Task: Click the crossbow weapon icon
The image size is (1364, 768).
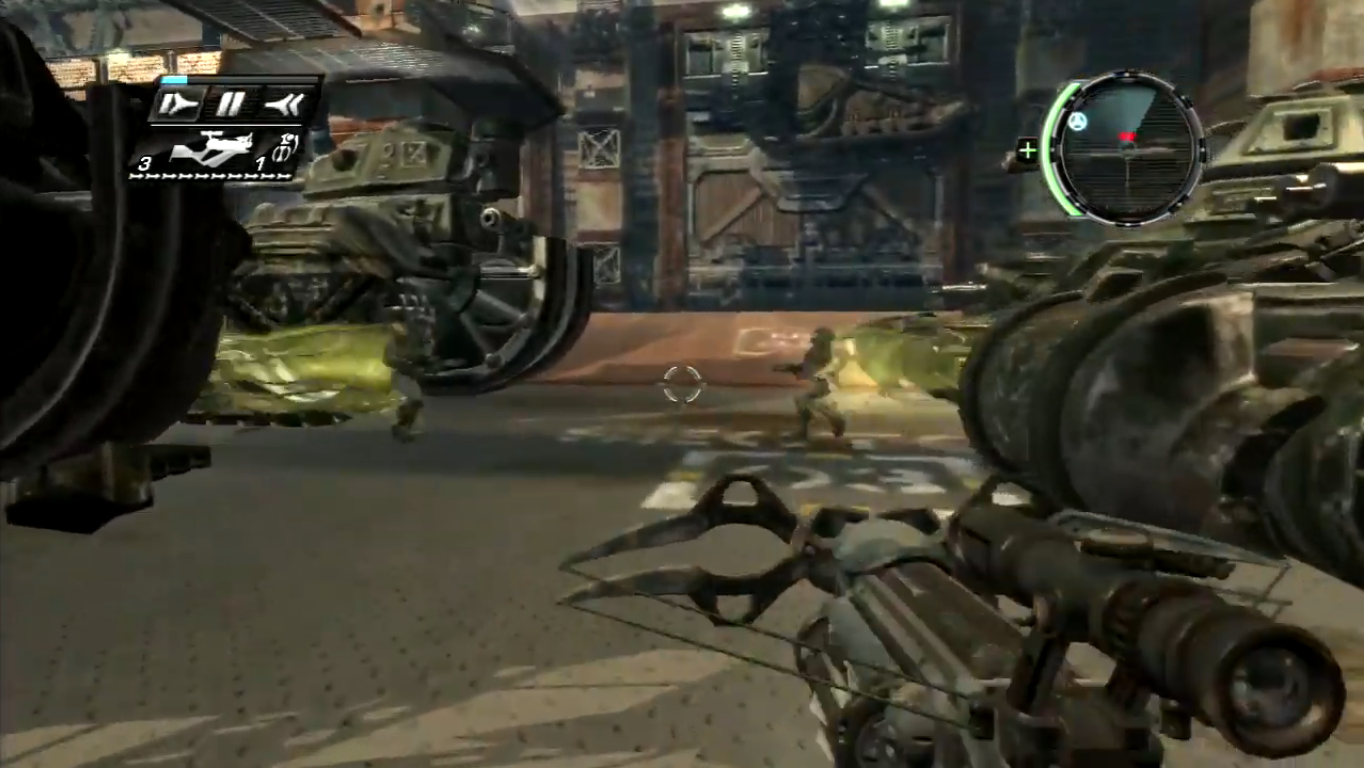Action: tap(213, 146)
